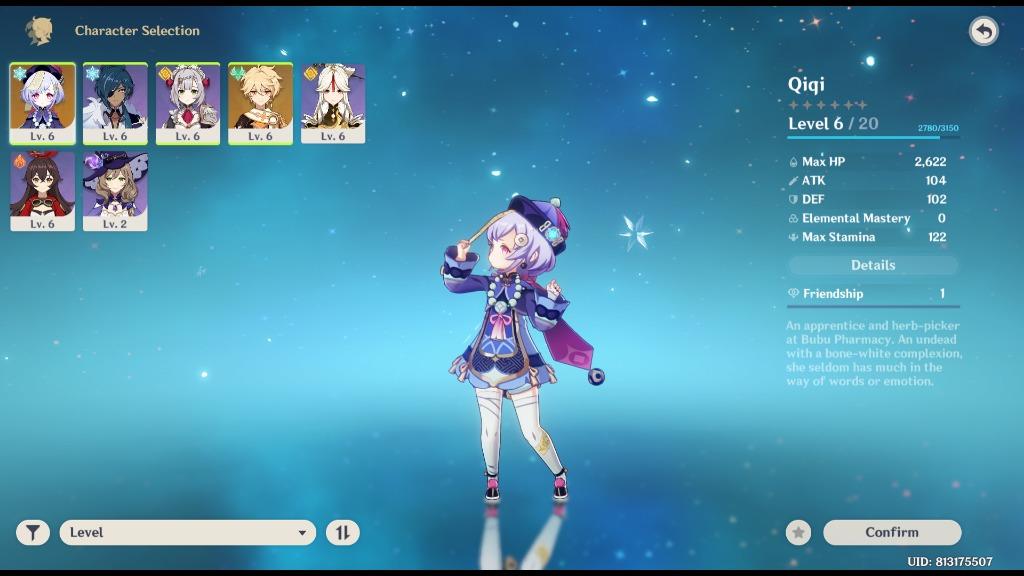Open the Level sort dropdown
The image size is (1024, 576).
click(x=188, y=532)
